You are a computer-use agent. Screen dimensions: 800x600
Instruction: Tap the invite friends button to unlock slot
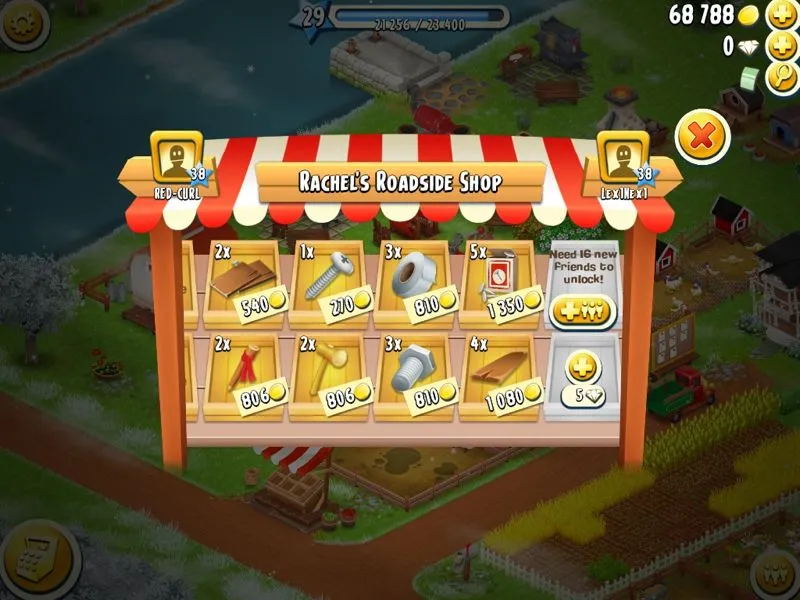point(583,311)
